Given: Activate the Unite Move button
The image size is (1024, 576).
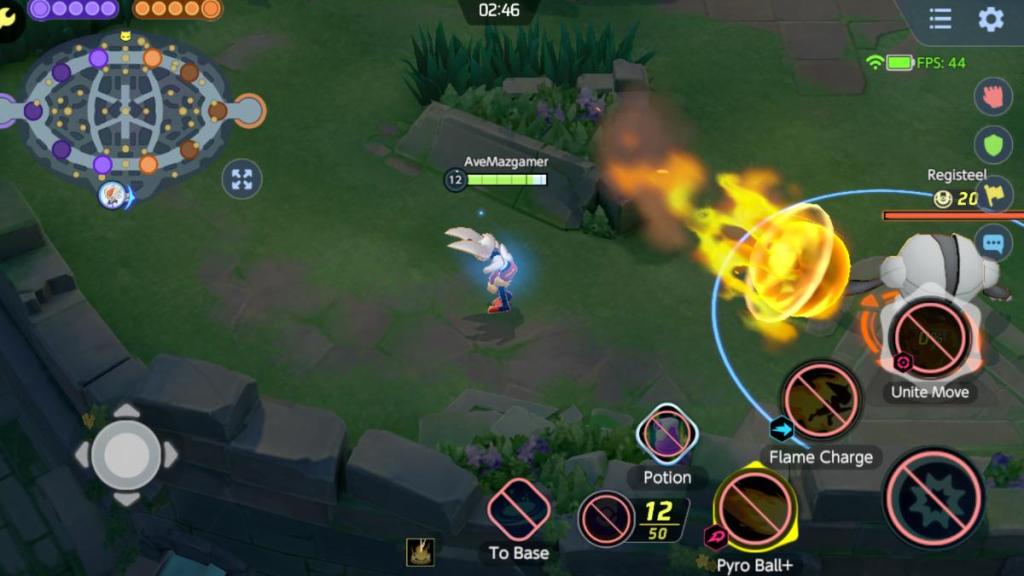Looking at the screenshot, I should tap(930, 337).
